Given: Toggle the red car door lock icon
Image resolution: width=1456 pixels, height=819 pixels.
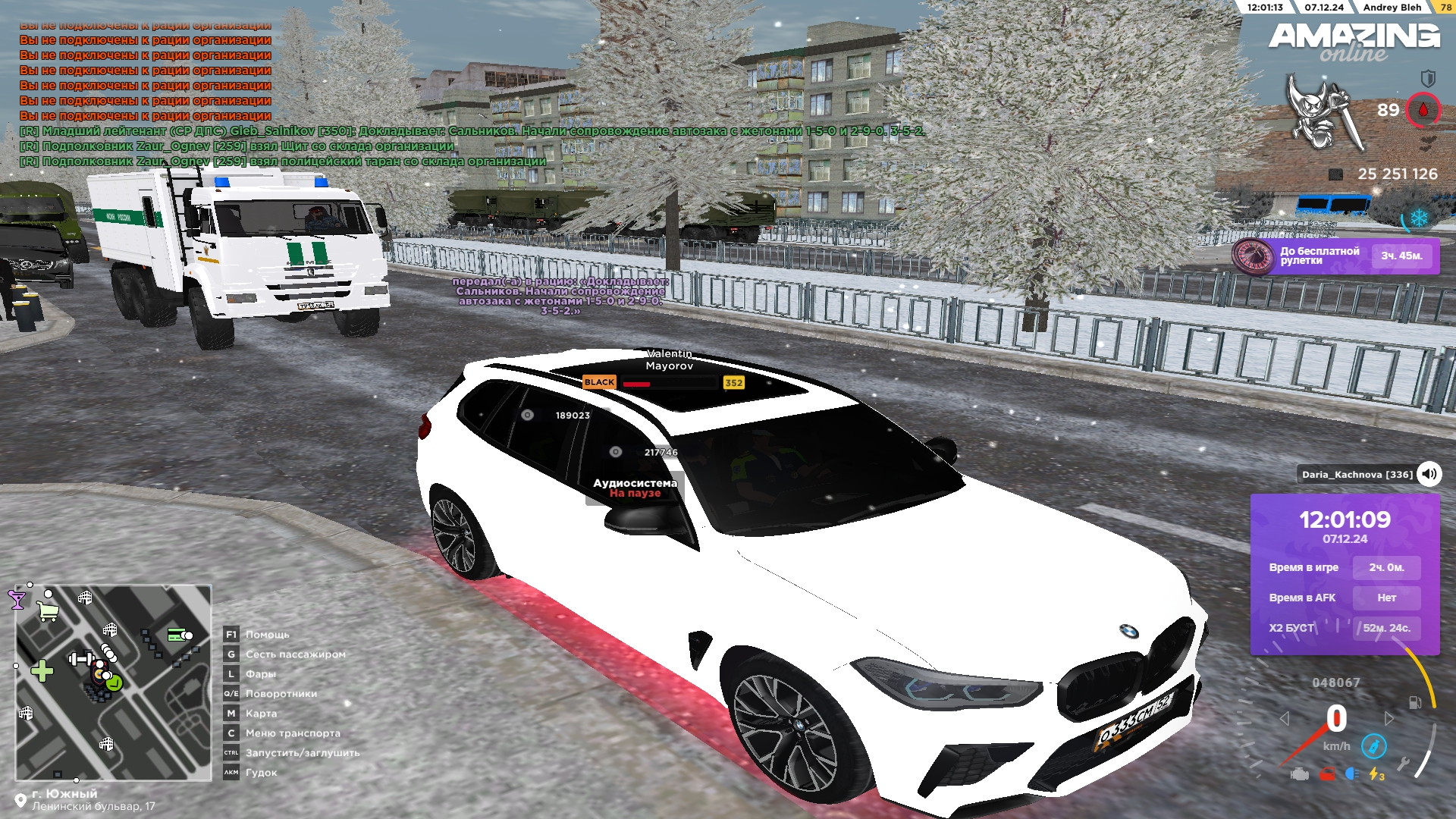Looking at the screenshot, I should tap(1326, 774).
